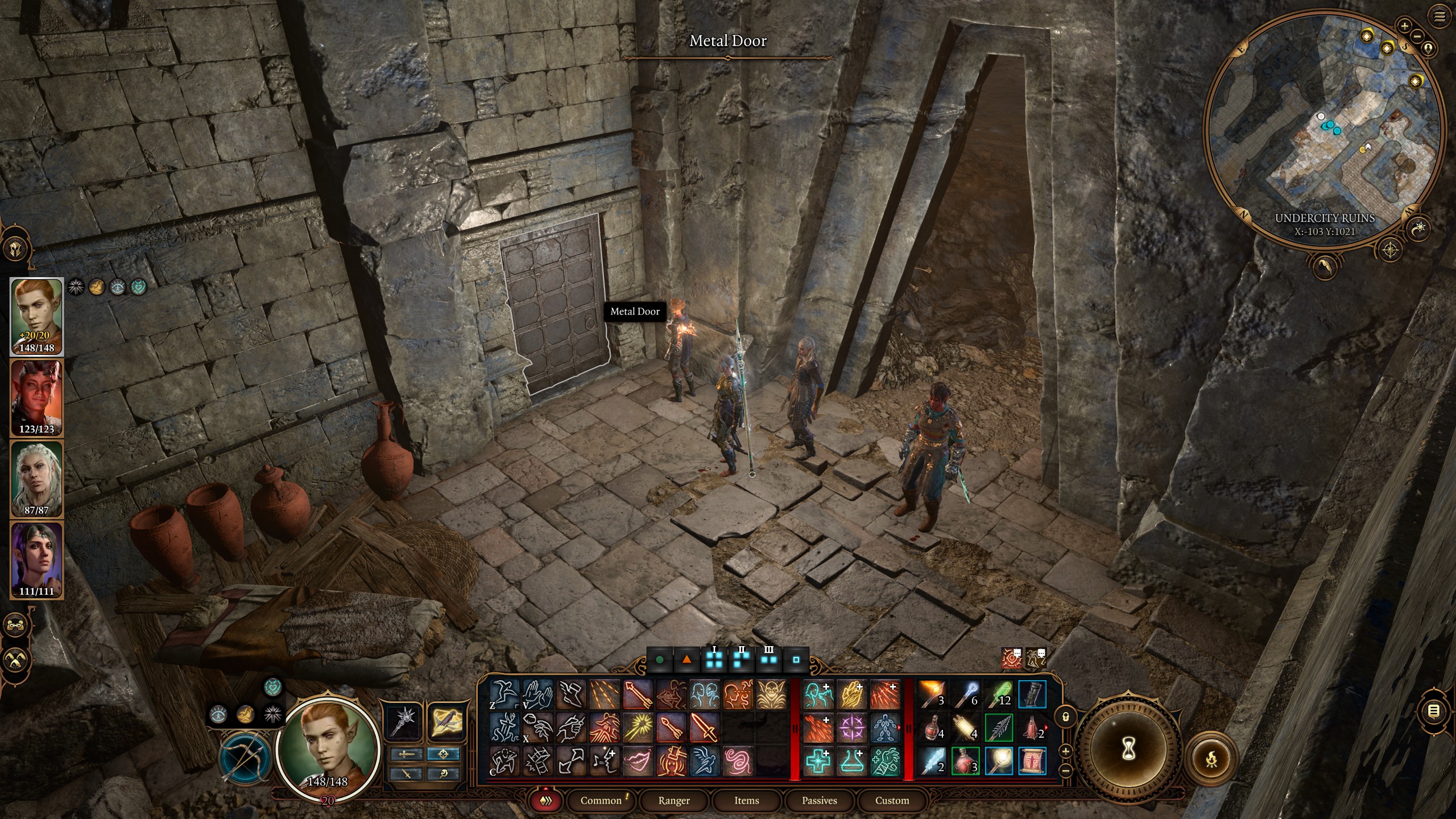Select the crossbow ranged weapon slot
Viewport: 1456px width, 819px height.
[x=445, y=721]
